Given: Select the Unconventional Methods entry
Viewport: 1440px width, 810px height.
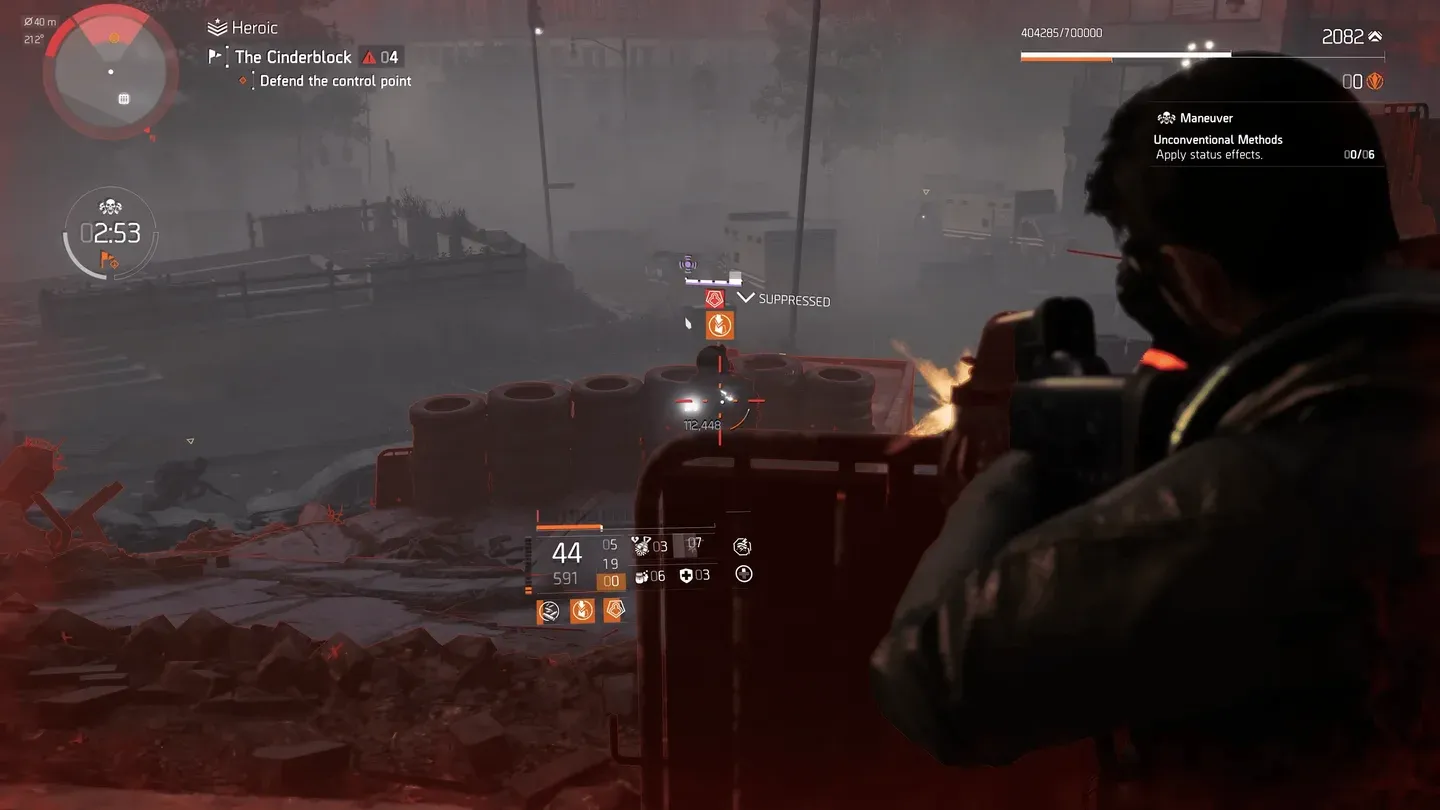Looking at the screenshot, I should coord(1217,139).
